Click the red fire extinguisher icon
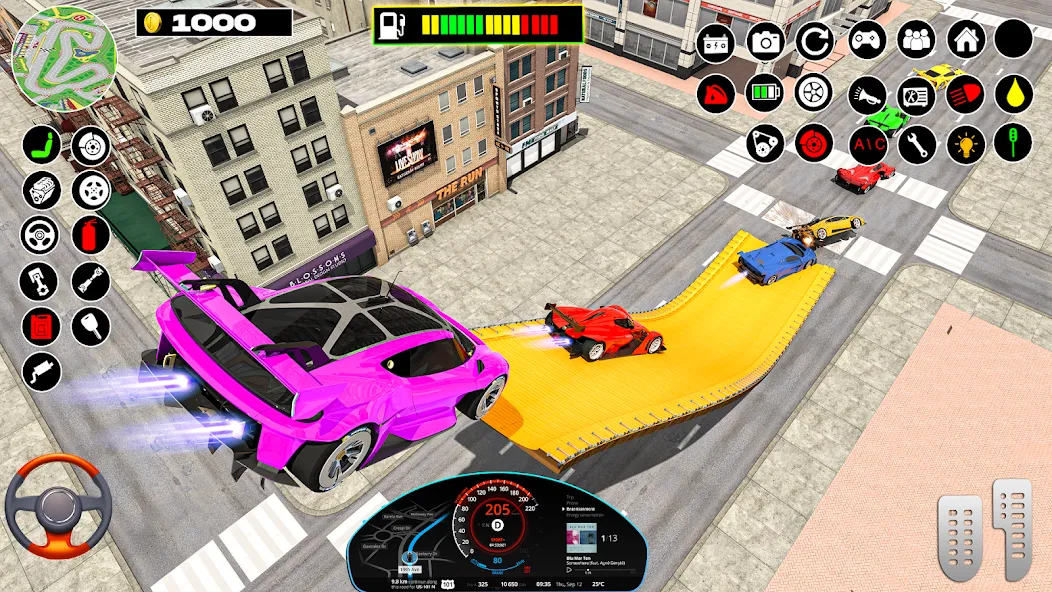1052x592 pixels. (x=91, y=235)
